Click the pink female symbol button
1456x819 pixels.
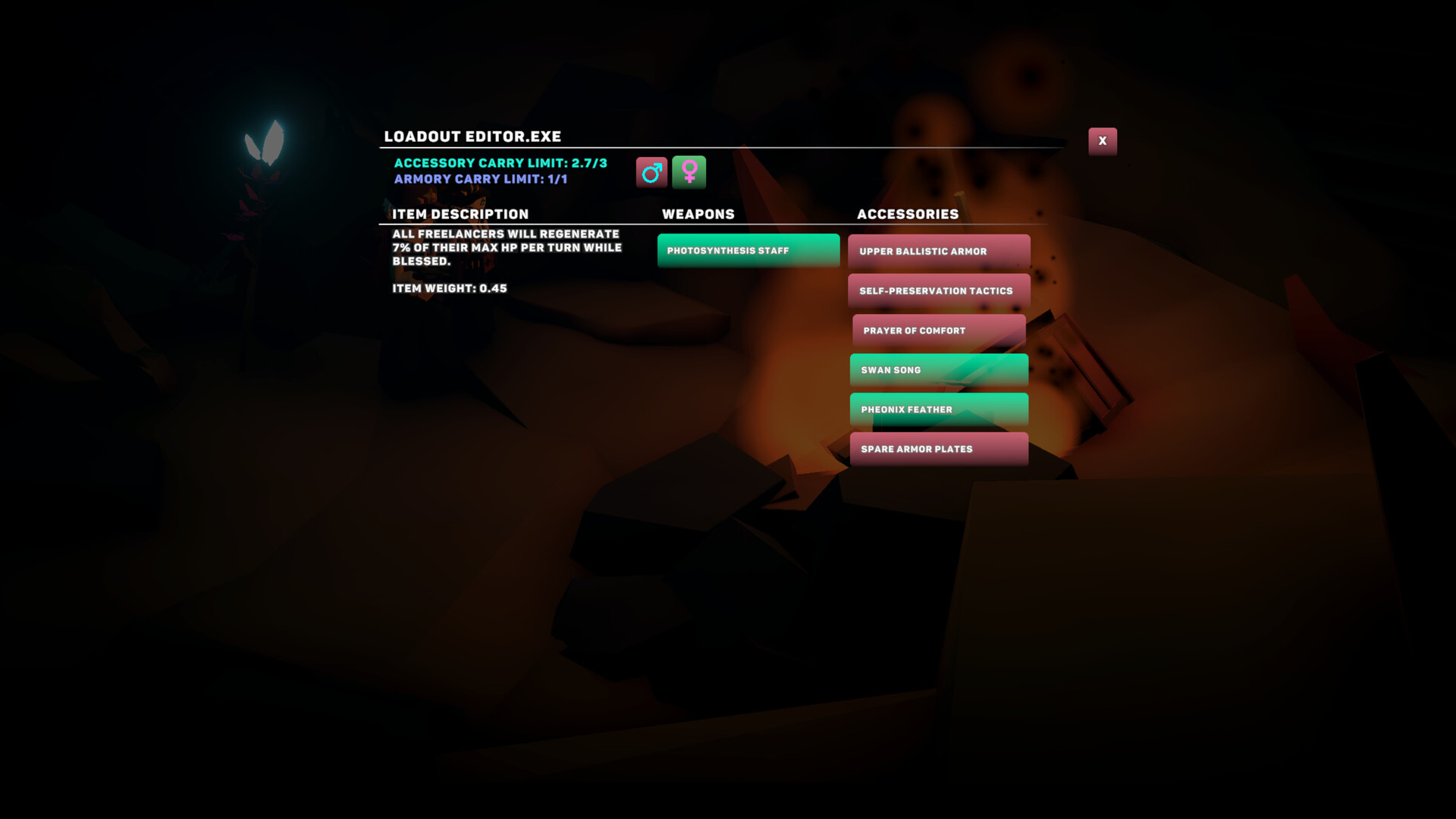coord(689,171)
